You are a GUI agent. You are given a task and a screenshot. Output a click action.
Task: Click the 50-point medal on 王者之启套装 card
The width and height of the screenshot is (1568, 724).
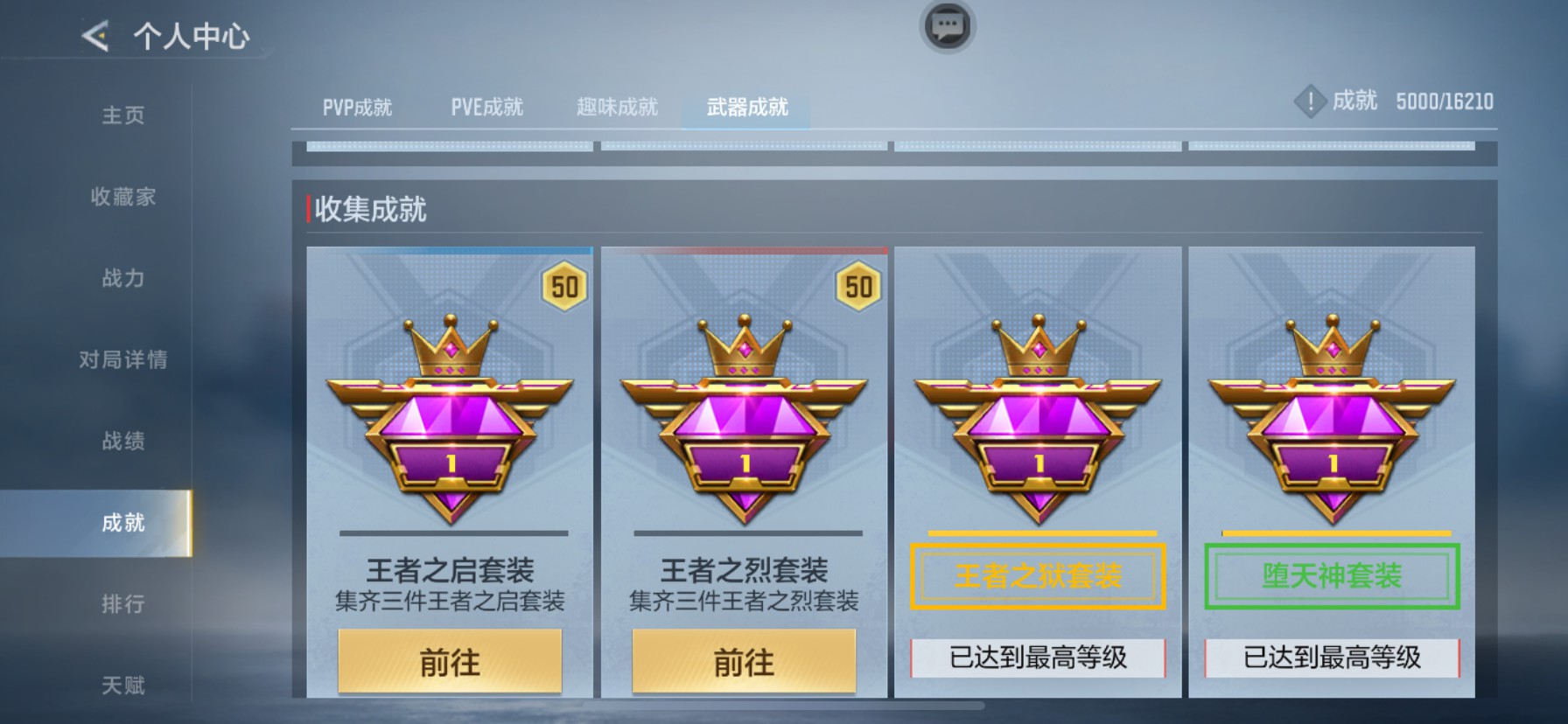pyautogui.click(x=564, y=287)
